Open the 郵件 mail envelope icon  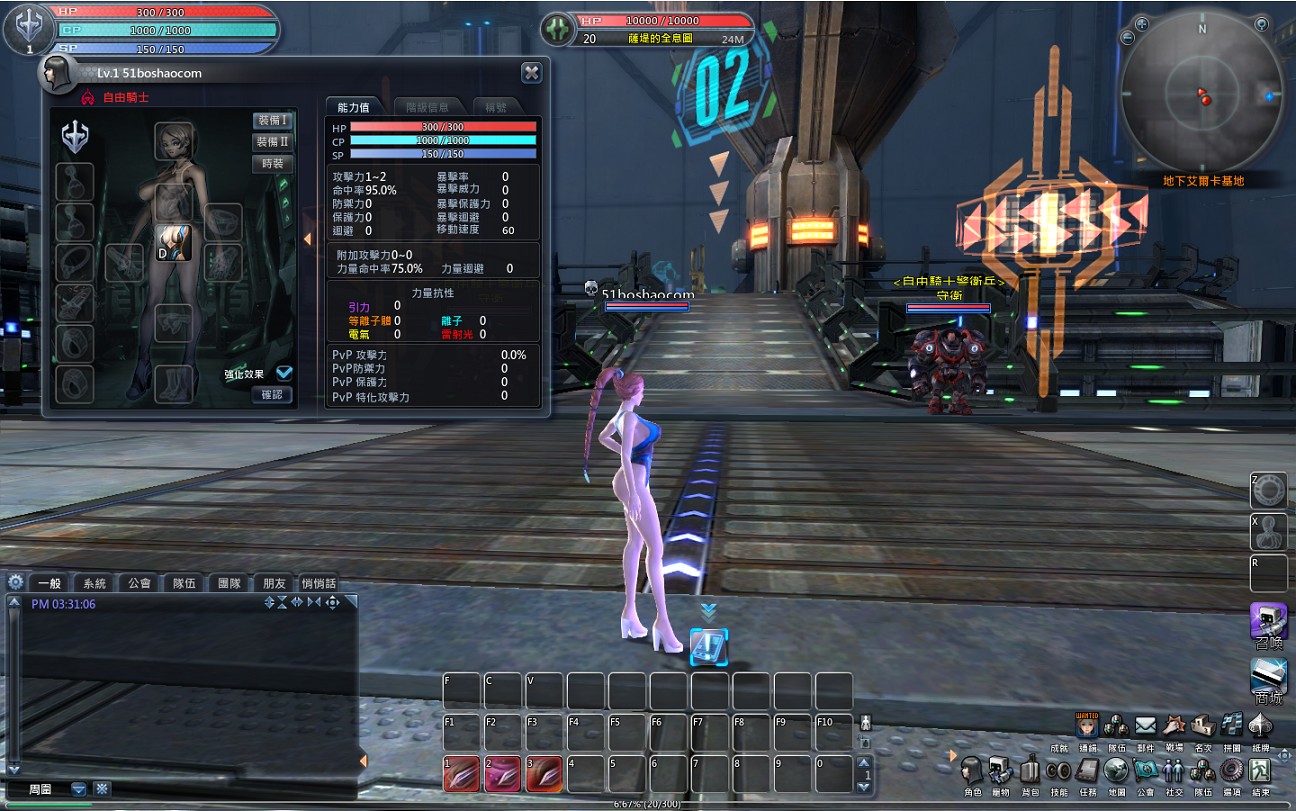coord(1145,725)
